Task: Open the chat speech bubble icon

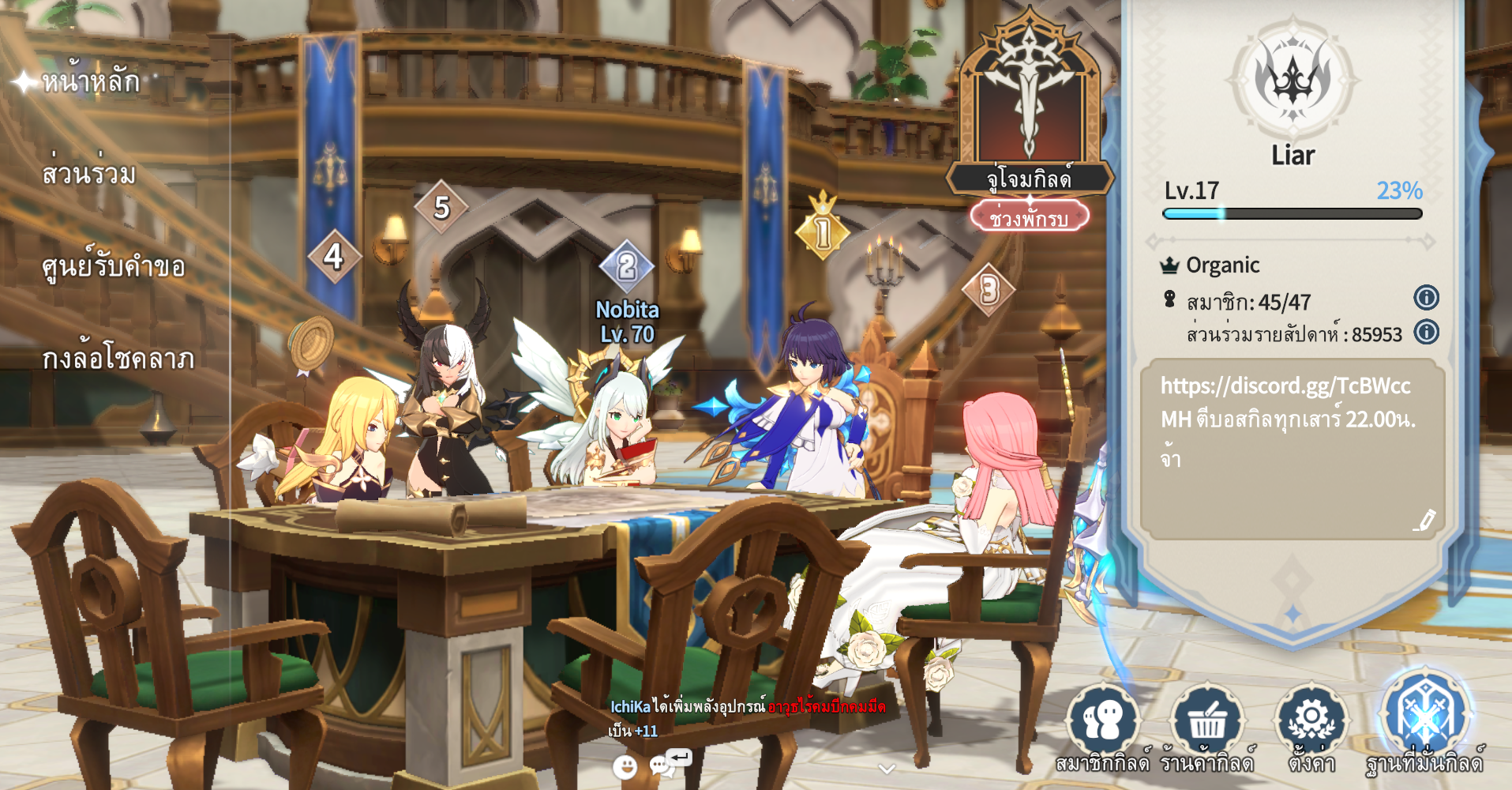Action: point(662,765)
